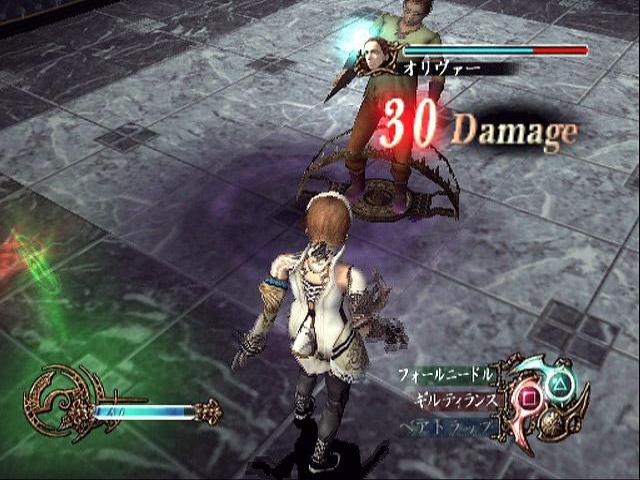Select the フォールニードル trap entry

(x=445, y=376)
